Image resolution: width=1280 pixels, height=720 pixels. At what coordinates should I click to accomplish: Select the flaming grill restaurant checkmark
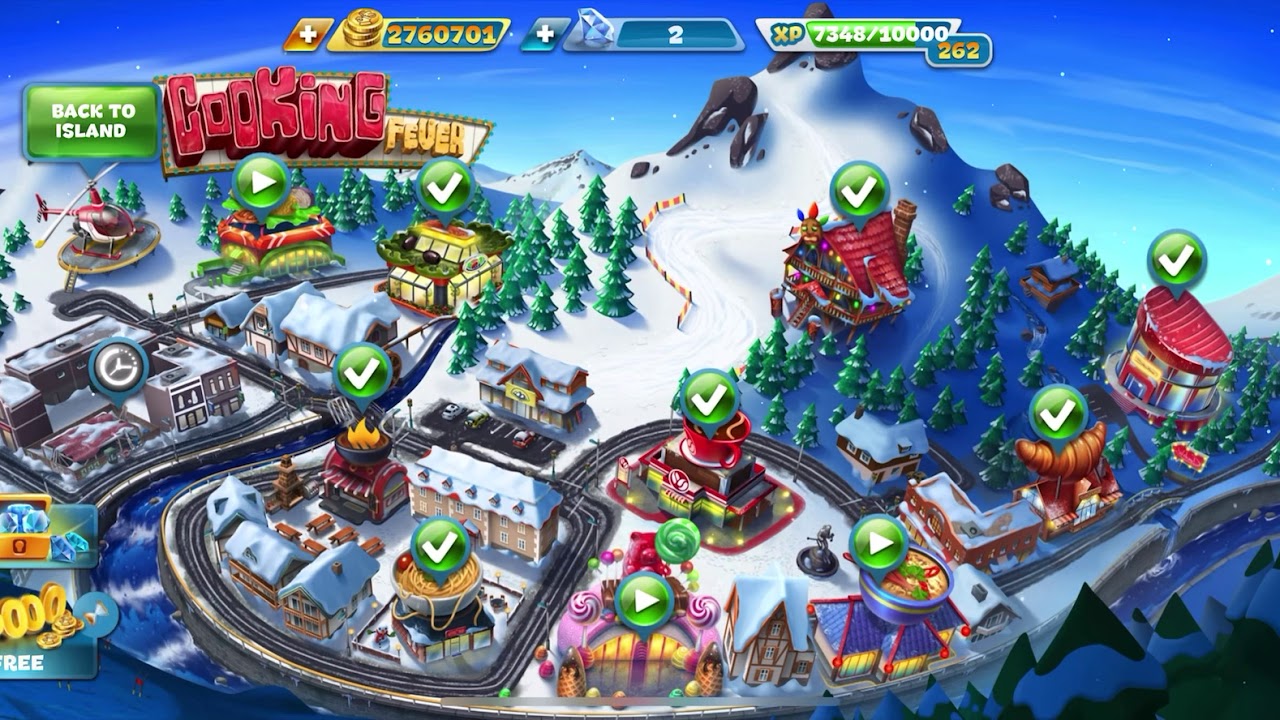[x=362, y=373]
